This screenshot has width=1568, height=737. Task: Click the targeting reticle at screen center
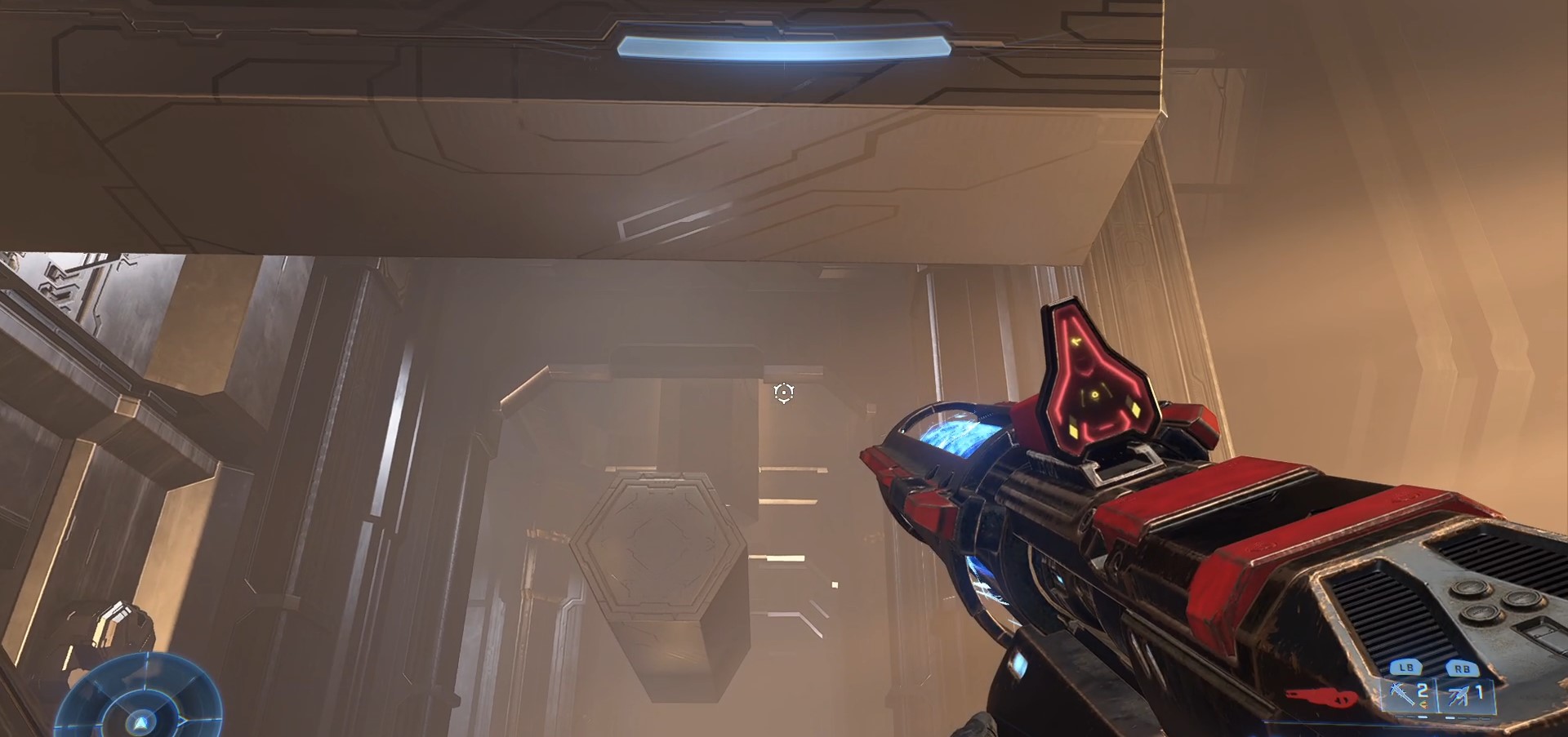[782, 394]
